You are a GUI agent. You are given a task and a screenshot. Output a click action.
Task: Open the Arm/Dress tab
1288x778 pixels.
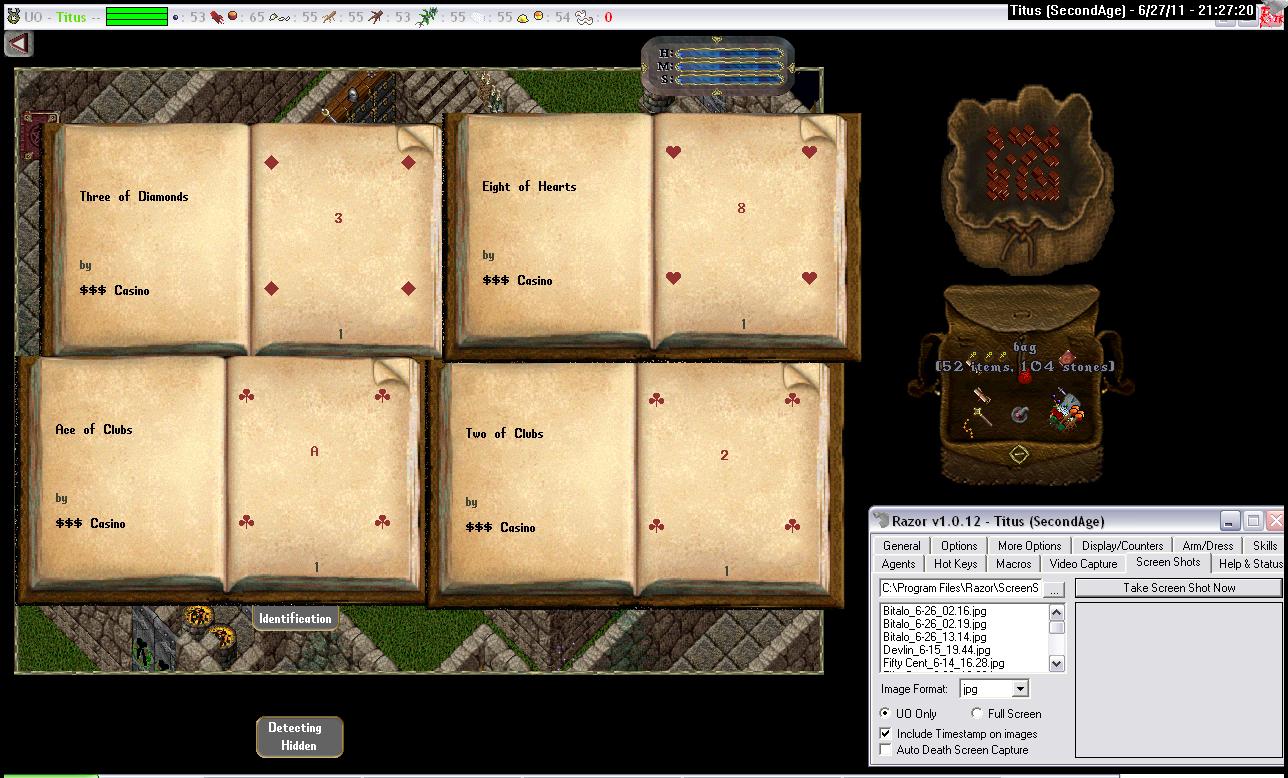coord(1207,546)
